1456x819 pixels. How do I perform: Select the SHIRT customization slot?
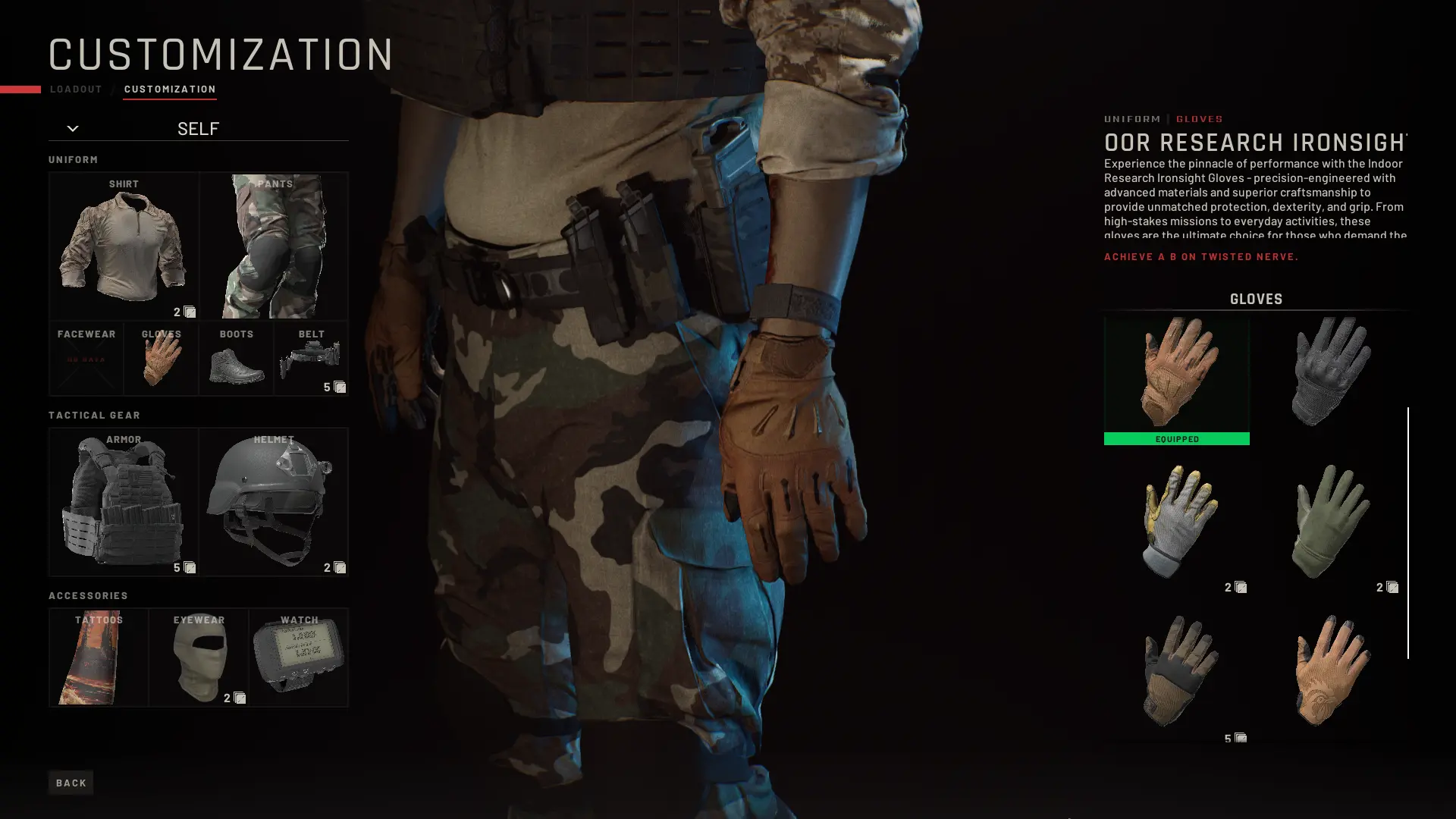[124, 245]
